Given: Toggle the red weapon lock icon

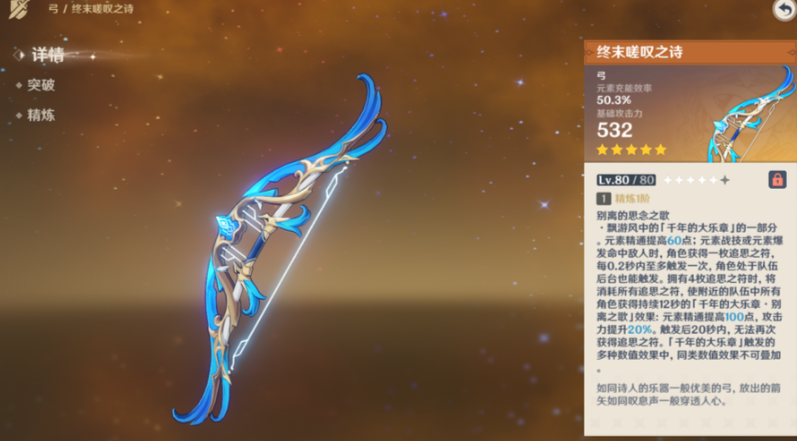Looking at the screenshot, I should [x=776, y=179].
